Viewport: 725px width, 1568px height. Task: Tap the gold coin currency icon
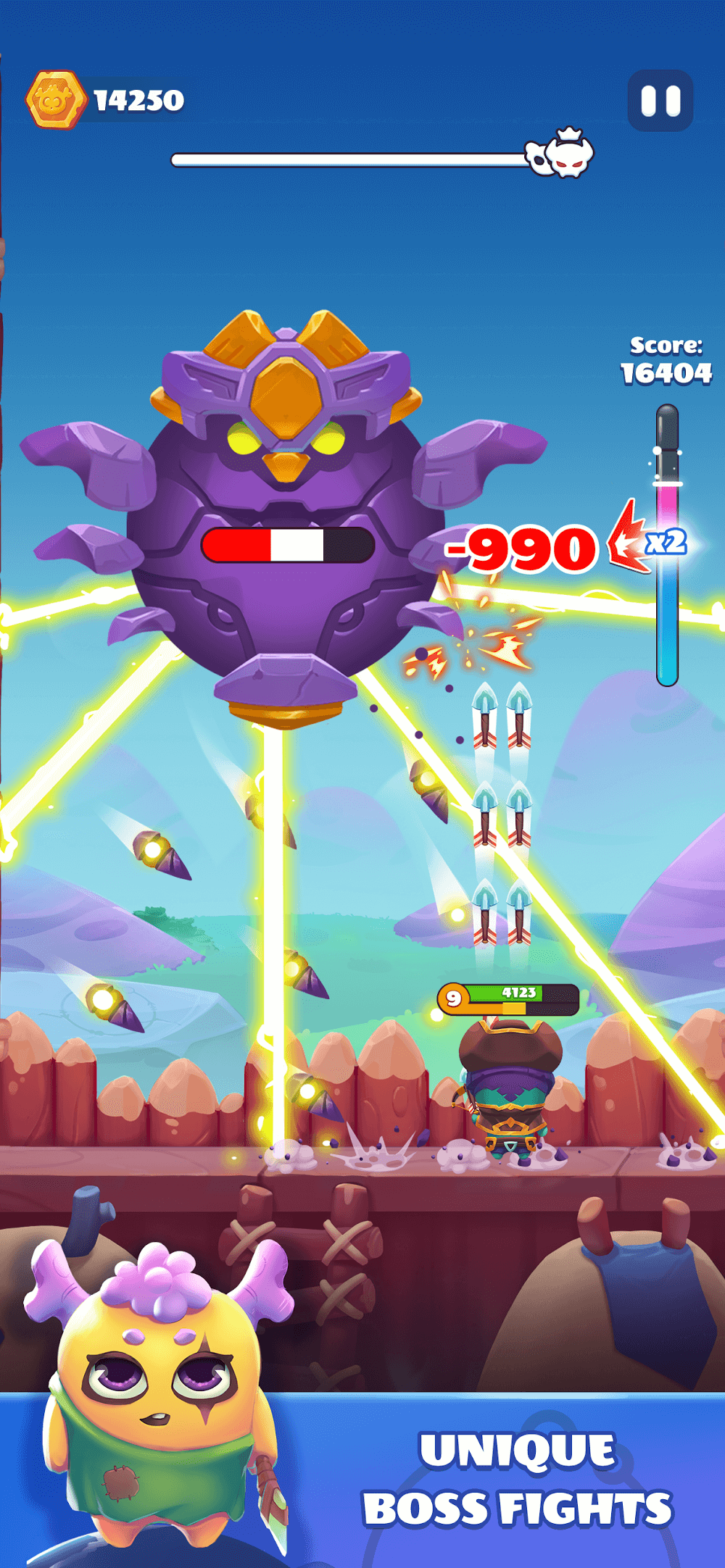click(x=54, y=100)
